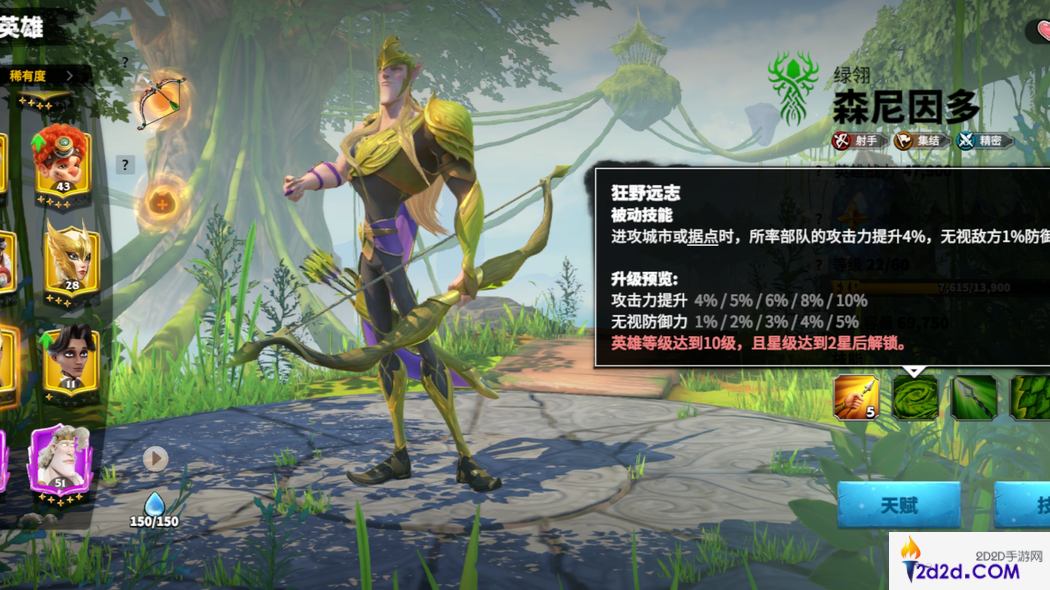This screenshot has height=590, width=1050.
Task: Tap the green faction emblem
Action: coord(794,88)
